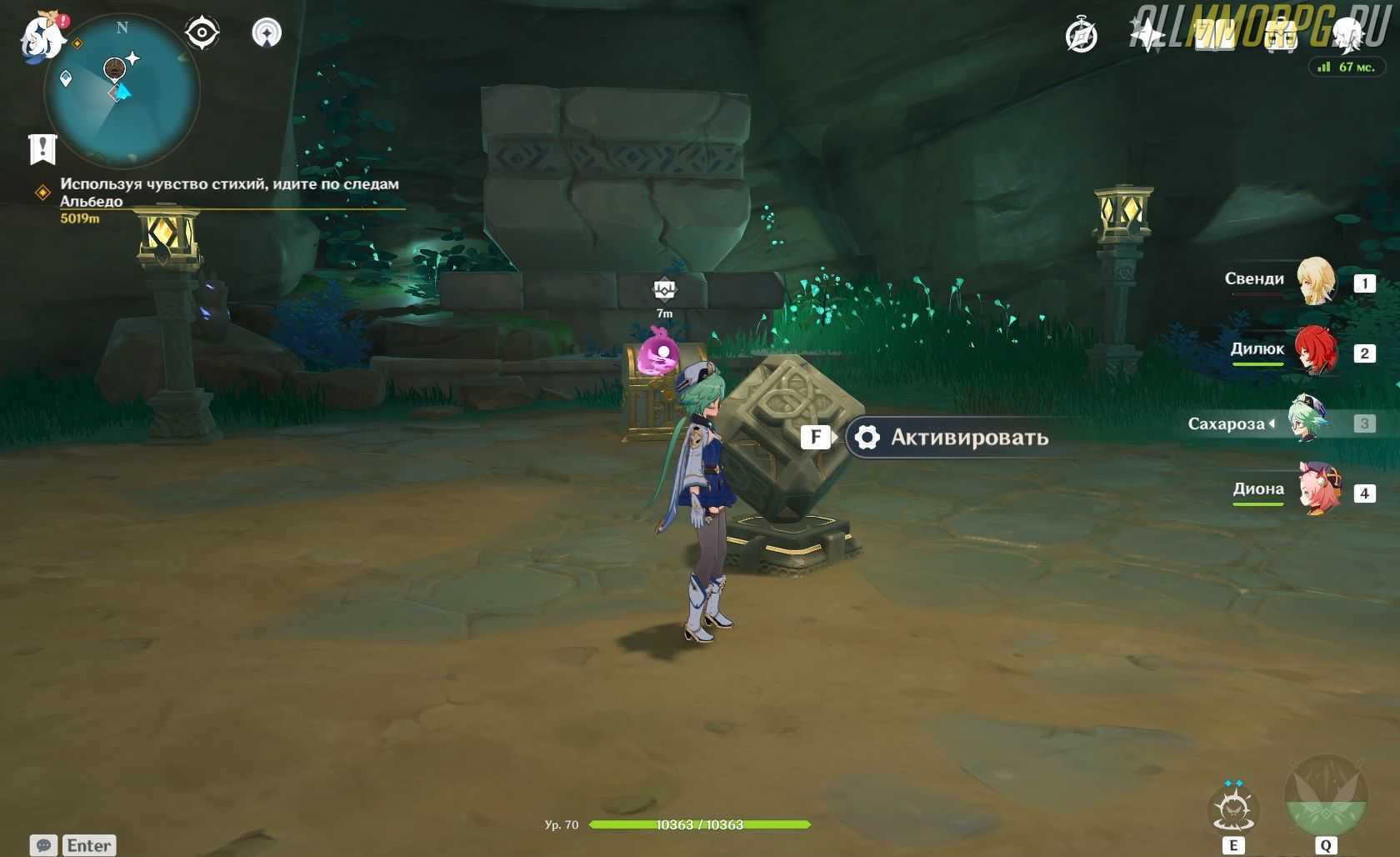Switch to party member Дилюк
Screen dimensions: 1400x857
pyautogui.click(x=1316, y=351)
